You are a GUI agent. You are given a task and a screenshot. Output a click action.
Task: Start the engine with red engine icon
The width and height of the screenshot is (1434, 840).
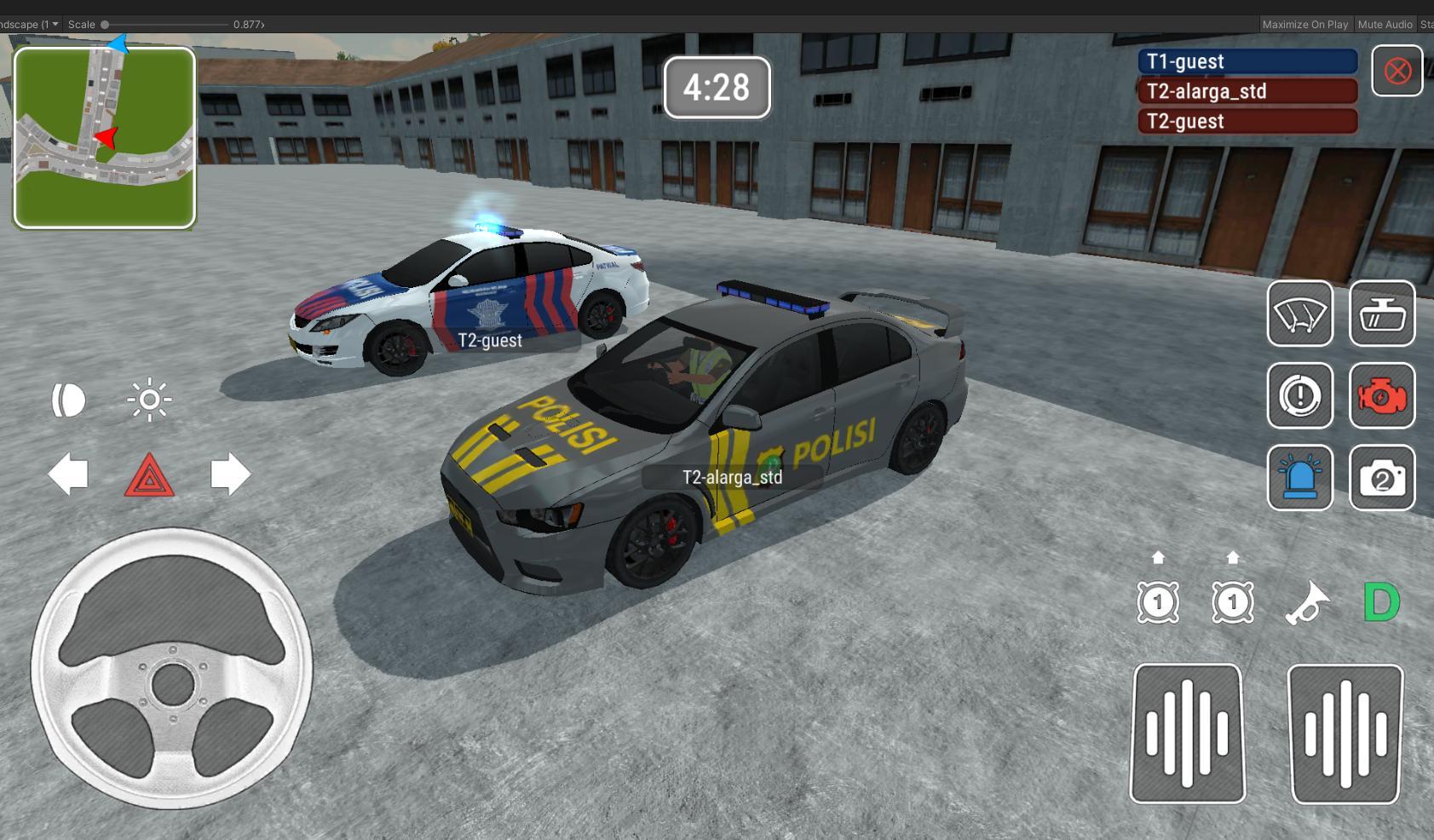pos(1382,396)
